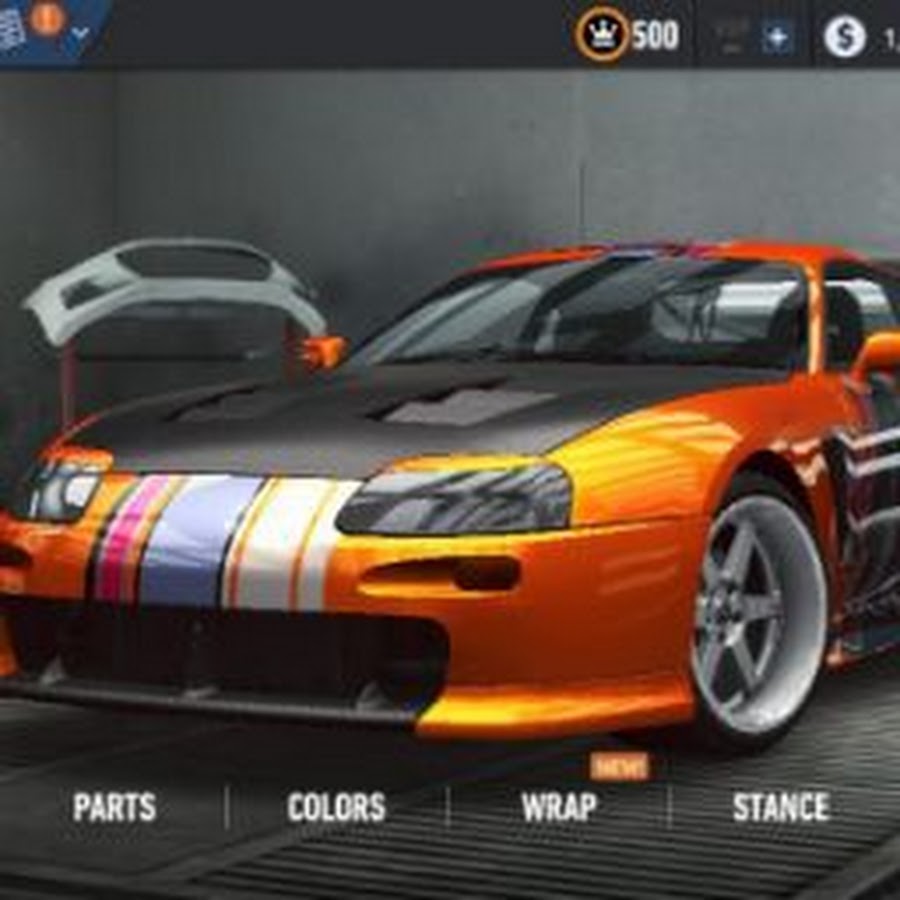Expand the top-left dropdown arrow
The height and width of the screenshot is (900, 900).
click(82, 33)
